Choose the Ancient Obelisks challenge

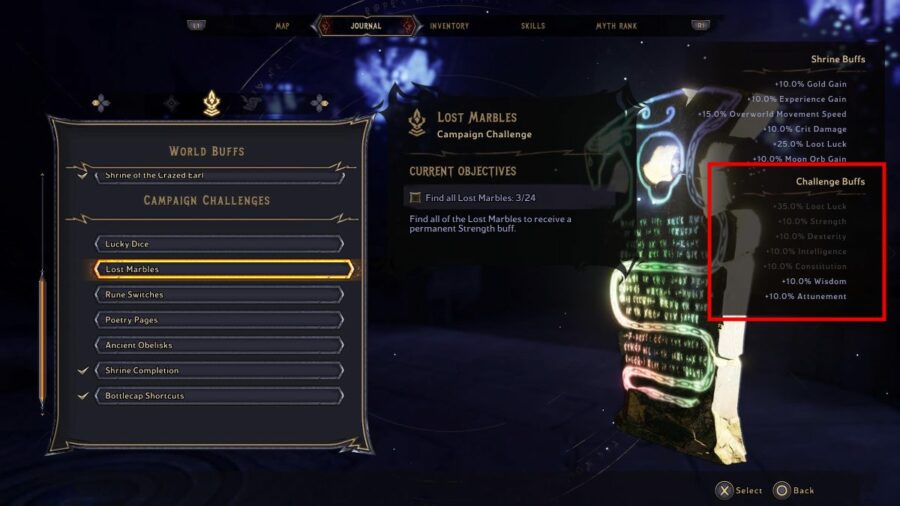(218, 345)
